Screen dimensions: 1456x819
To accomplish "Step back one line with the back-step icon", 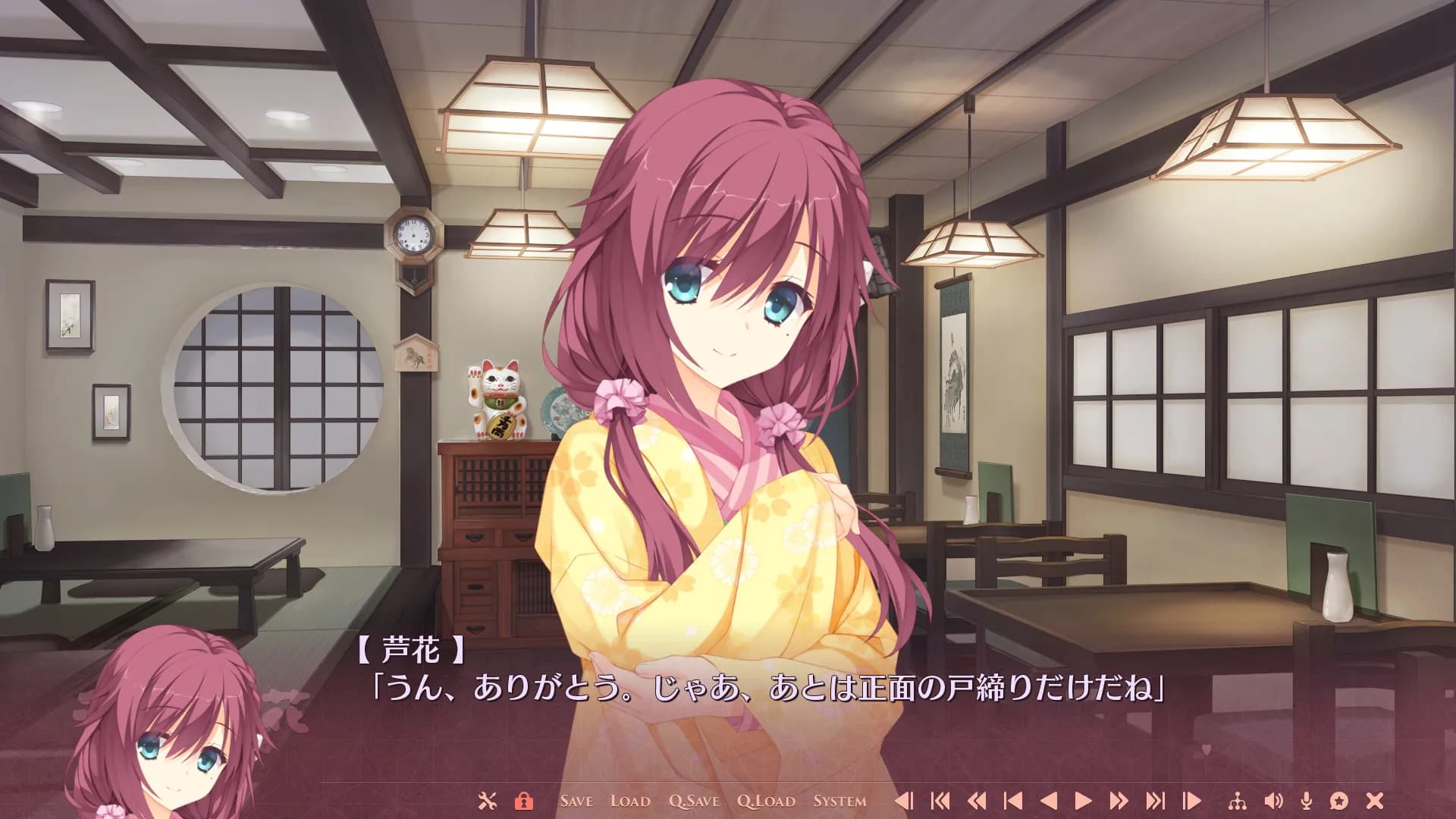I will point(904,800).
